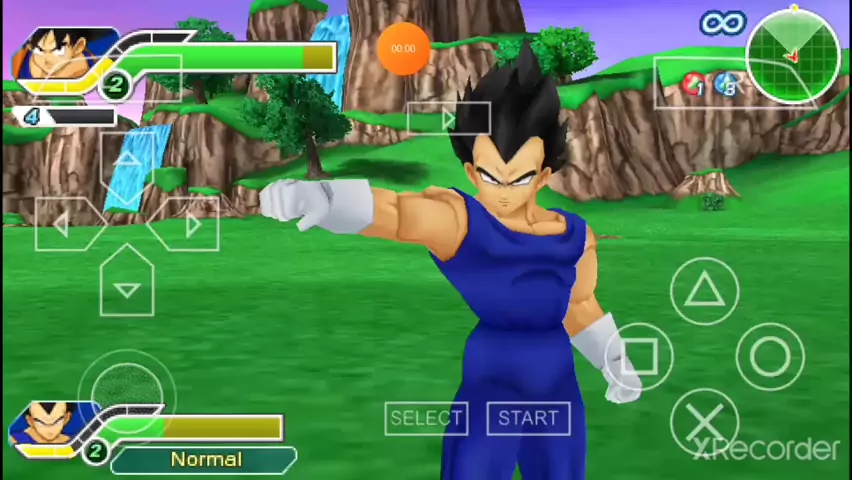
Task: Toggle the emulator fast-forward arrow button
Action: click(448, 120)
